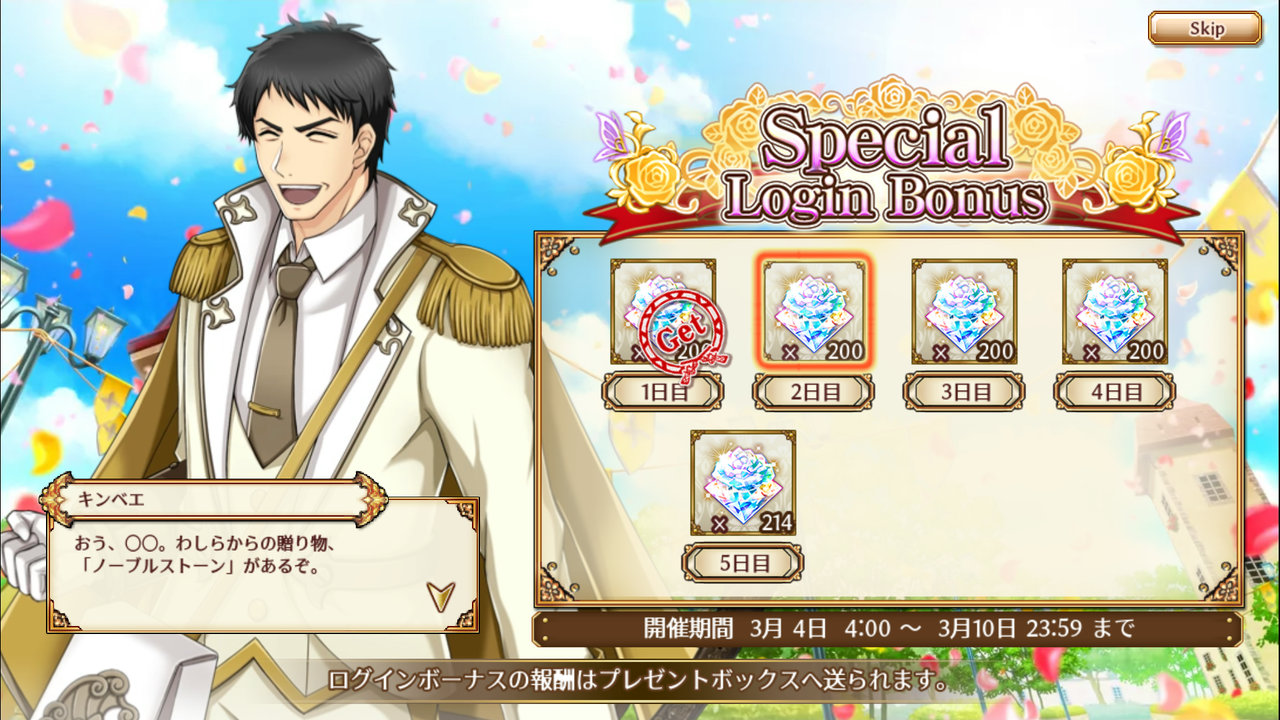Click the 3日目 day label
Screen dimensions: 1280x720
[x=964, y=391]
